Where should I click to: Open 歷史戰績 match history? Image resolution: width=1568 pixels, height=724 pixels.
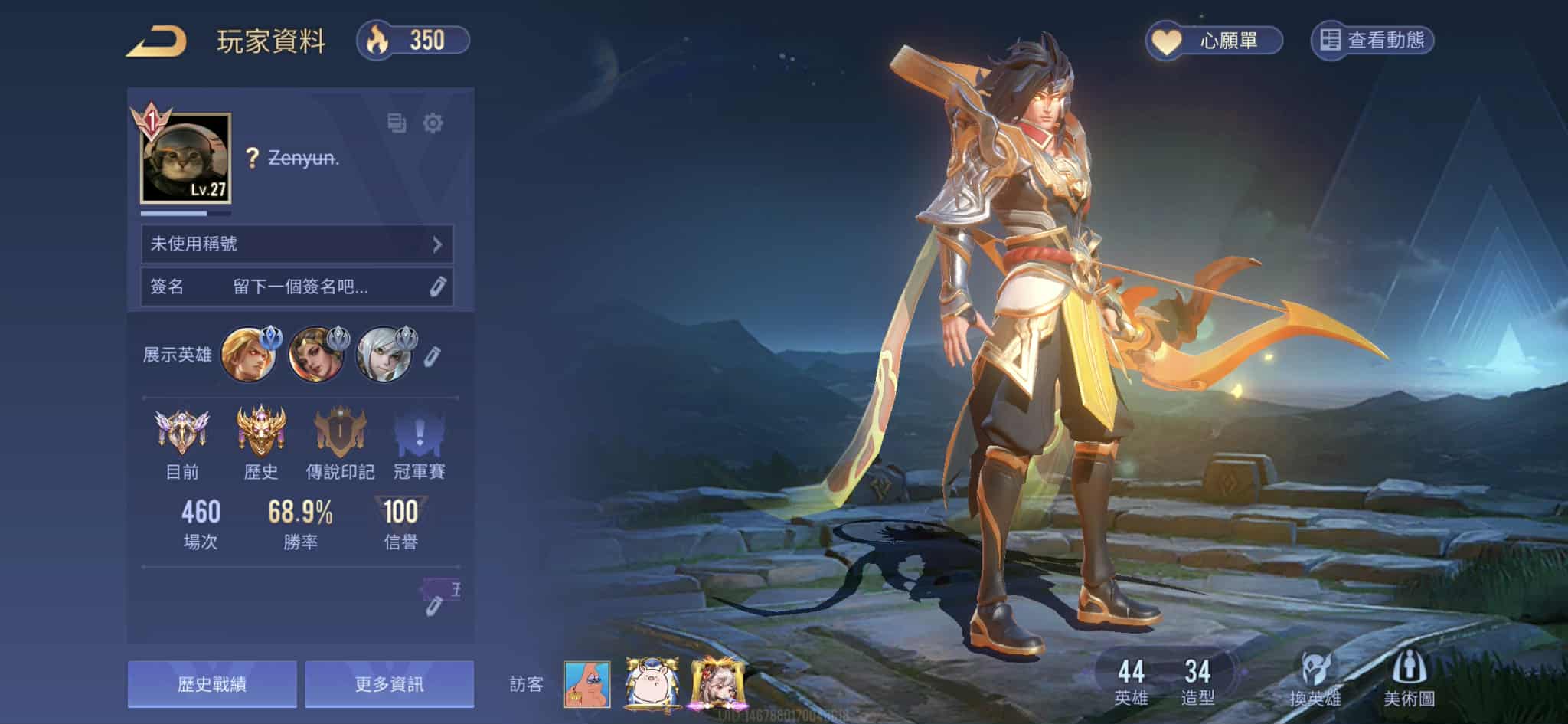212,683
